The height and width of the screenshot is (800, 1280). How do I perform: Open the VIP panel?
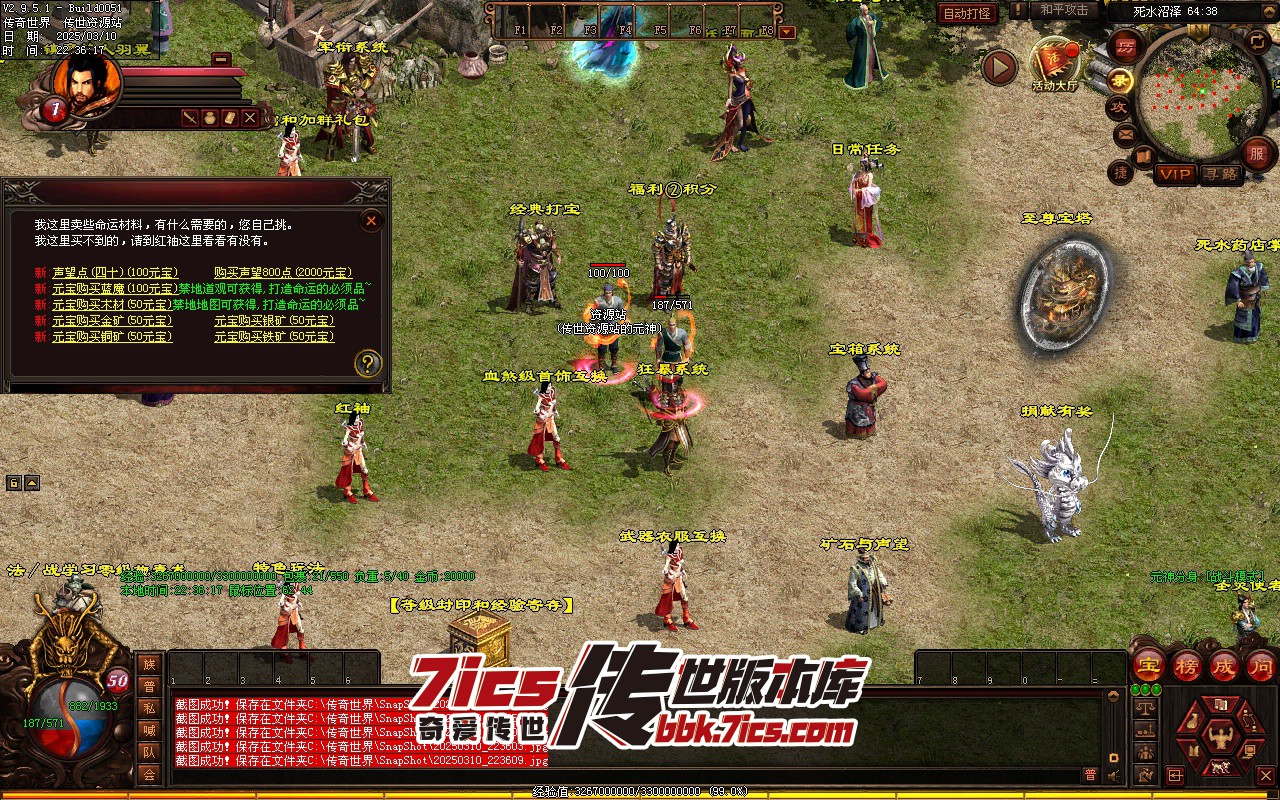1175,174
